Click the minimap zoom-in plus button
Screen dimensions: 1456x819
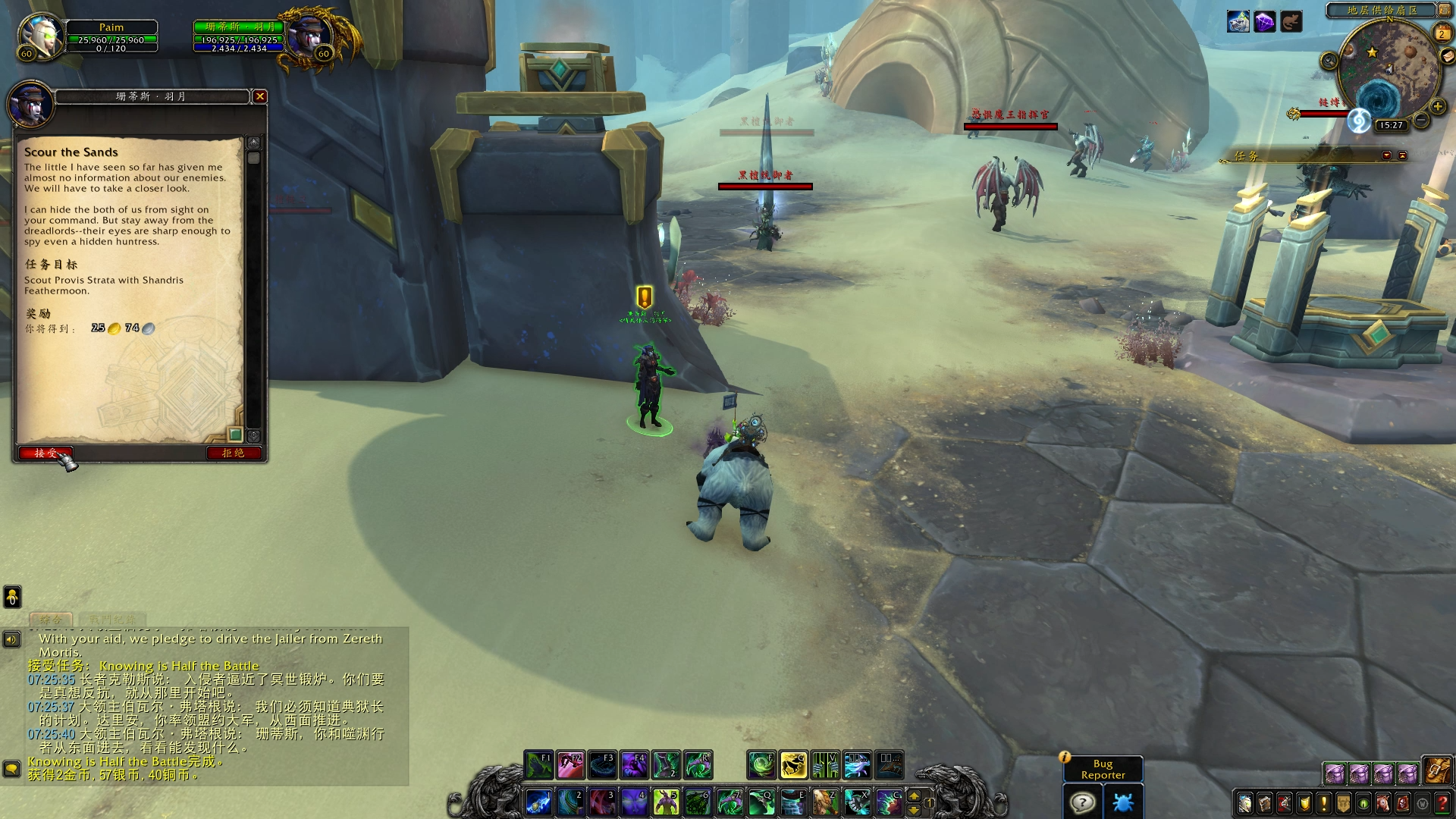pos(1437,106)
